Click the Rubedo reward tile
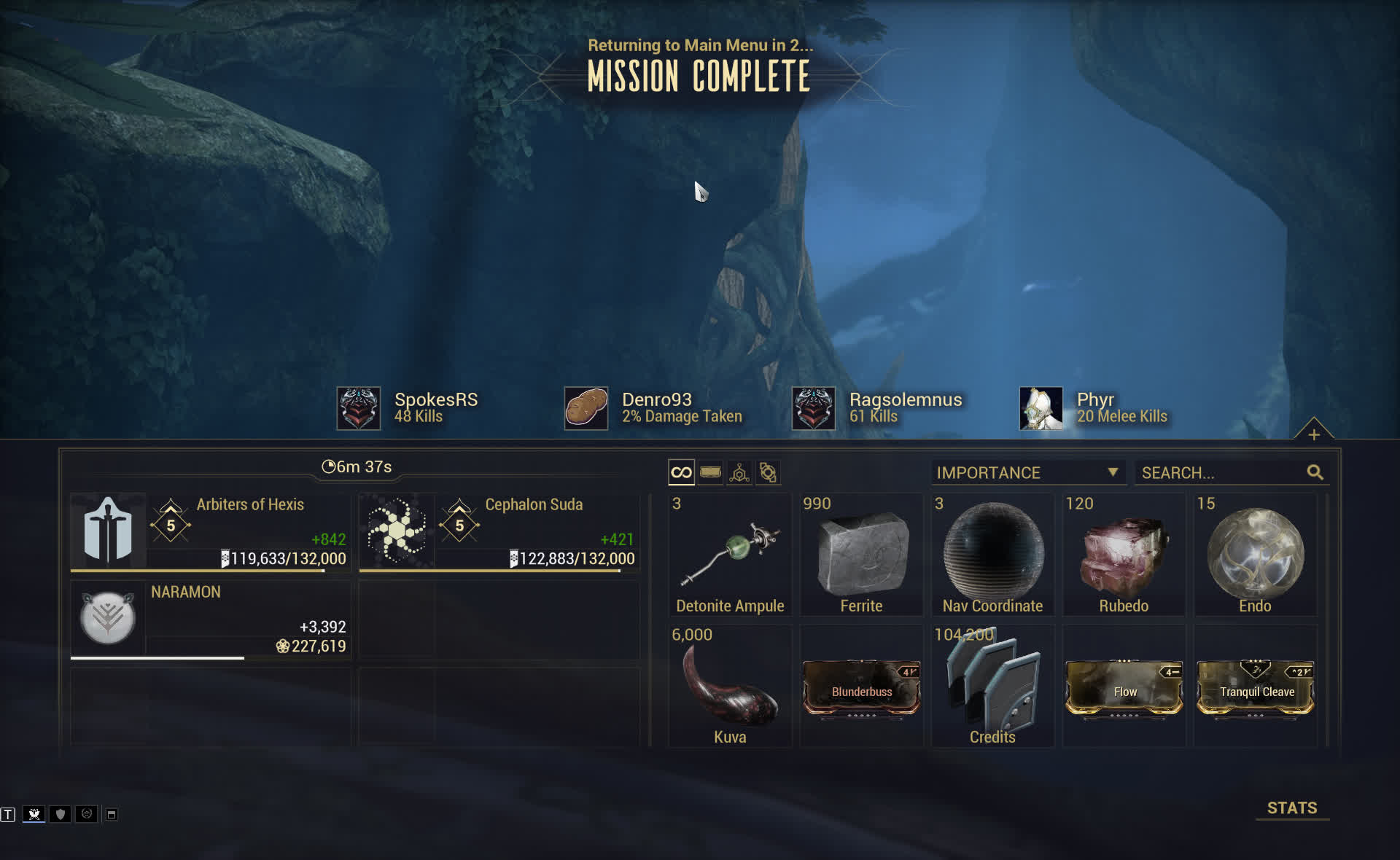The width and height of the screenshot is (1400, 860). (1124, 555)
